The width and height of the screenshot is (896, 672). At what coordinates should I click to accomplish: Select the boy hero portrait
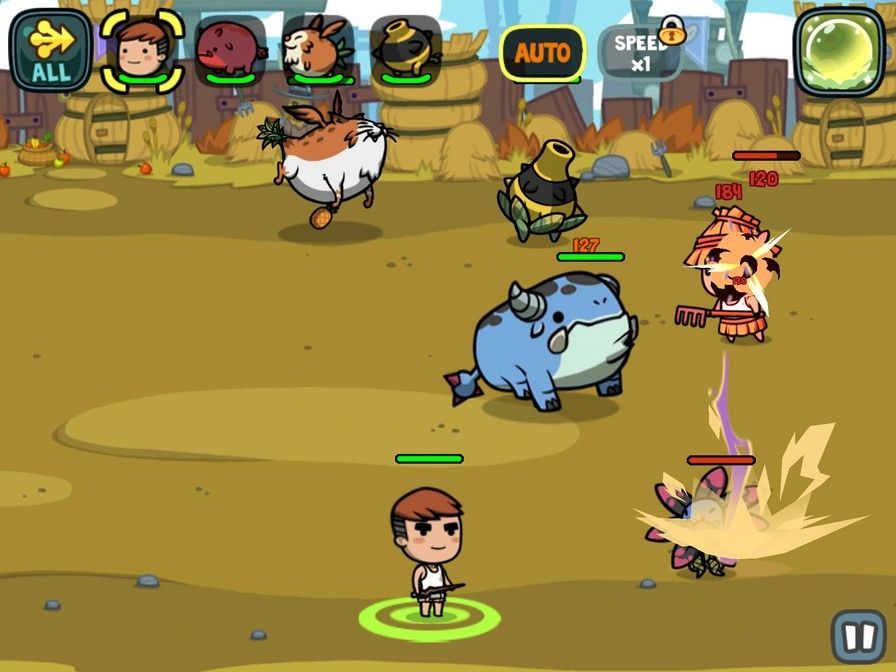tap(141, 48)
